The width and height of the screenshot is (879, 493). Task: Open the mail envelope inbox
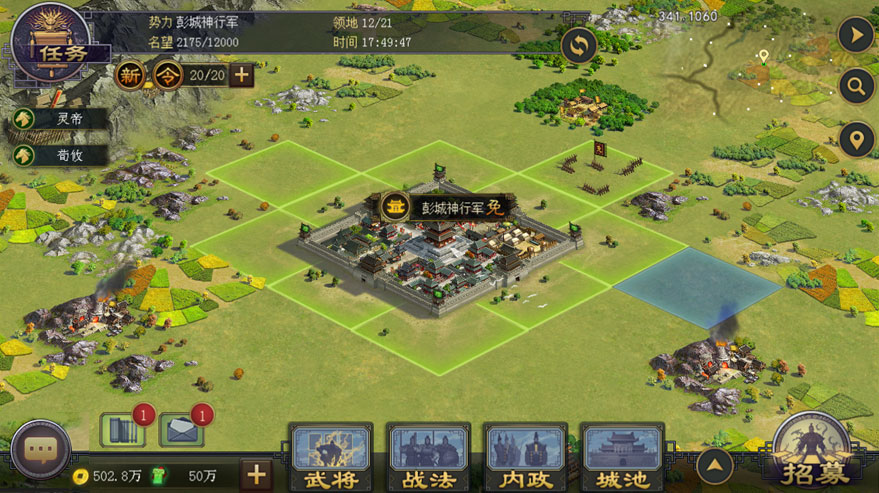(181, 430)
